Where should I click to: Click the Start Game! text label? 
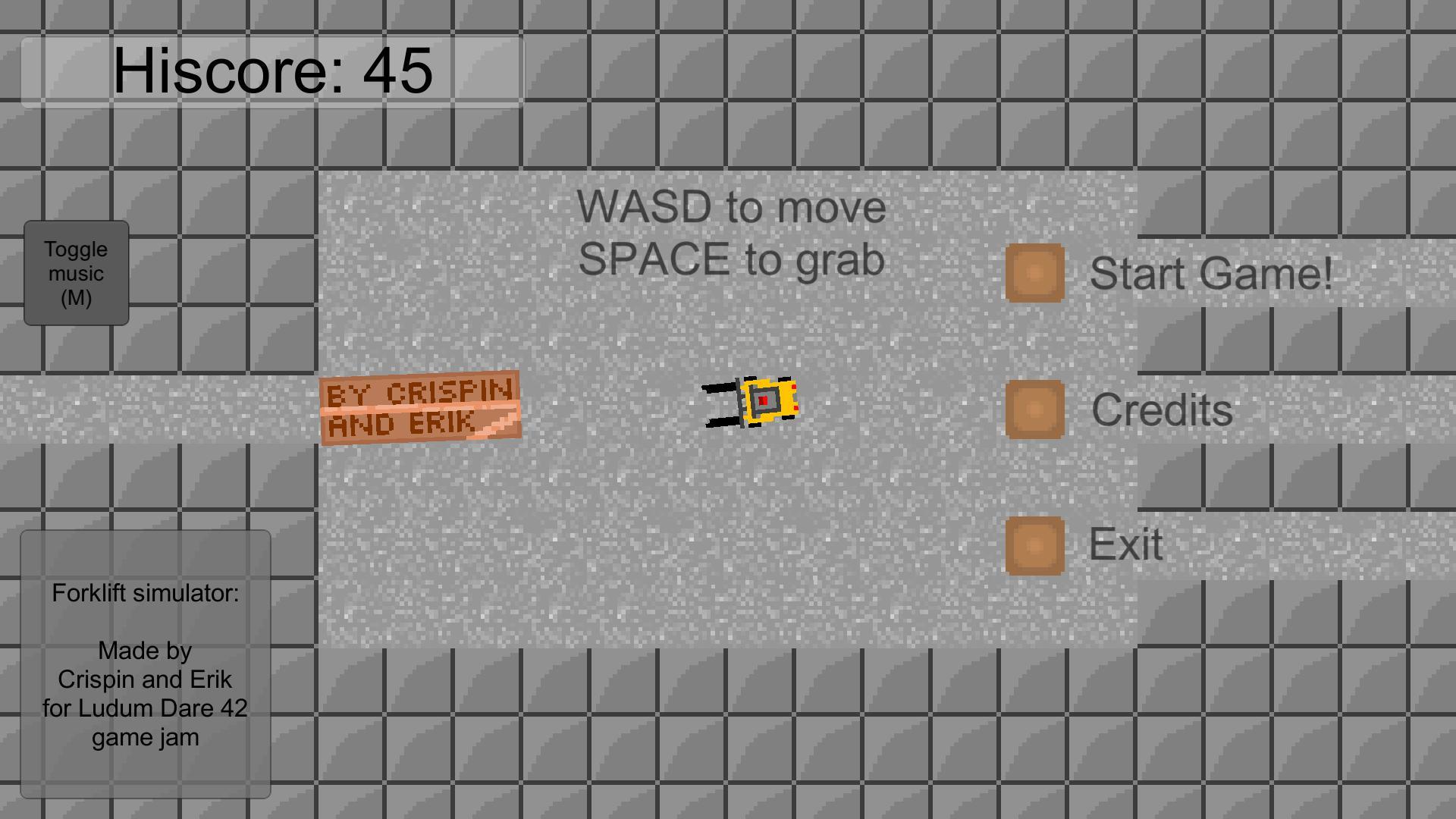click(1213, 273)
